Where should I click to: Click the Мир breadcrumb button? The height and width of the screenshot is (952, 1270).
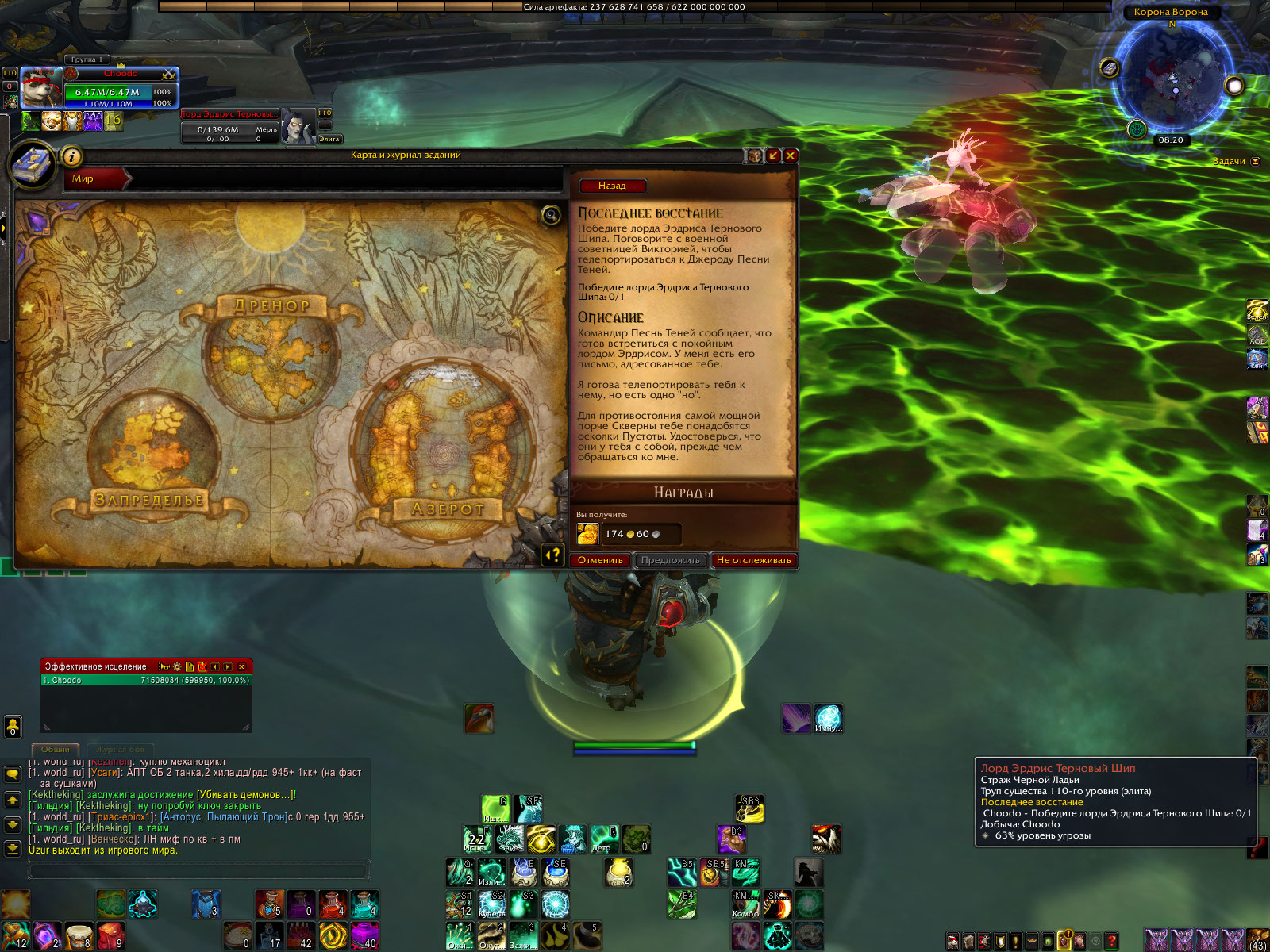coord(95,179)
